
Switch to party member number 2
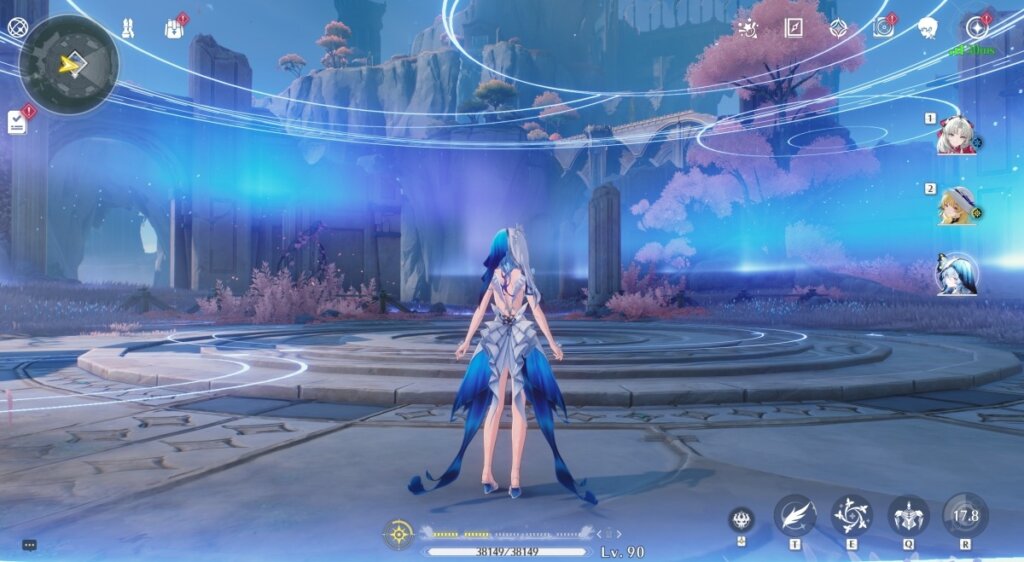pos(955,207)
